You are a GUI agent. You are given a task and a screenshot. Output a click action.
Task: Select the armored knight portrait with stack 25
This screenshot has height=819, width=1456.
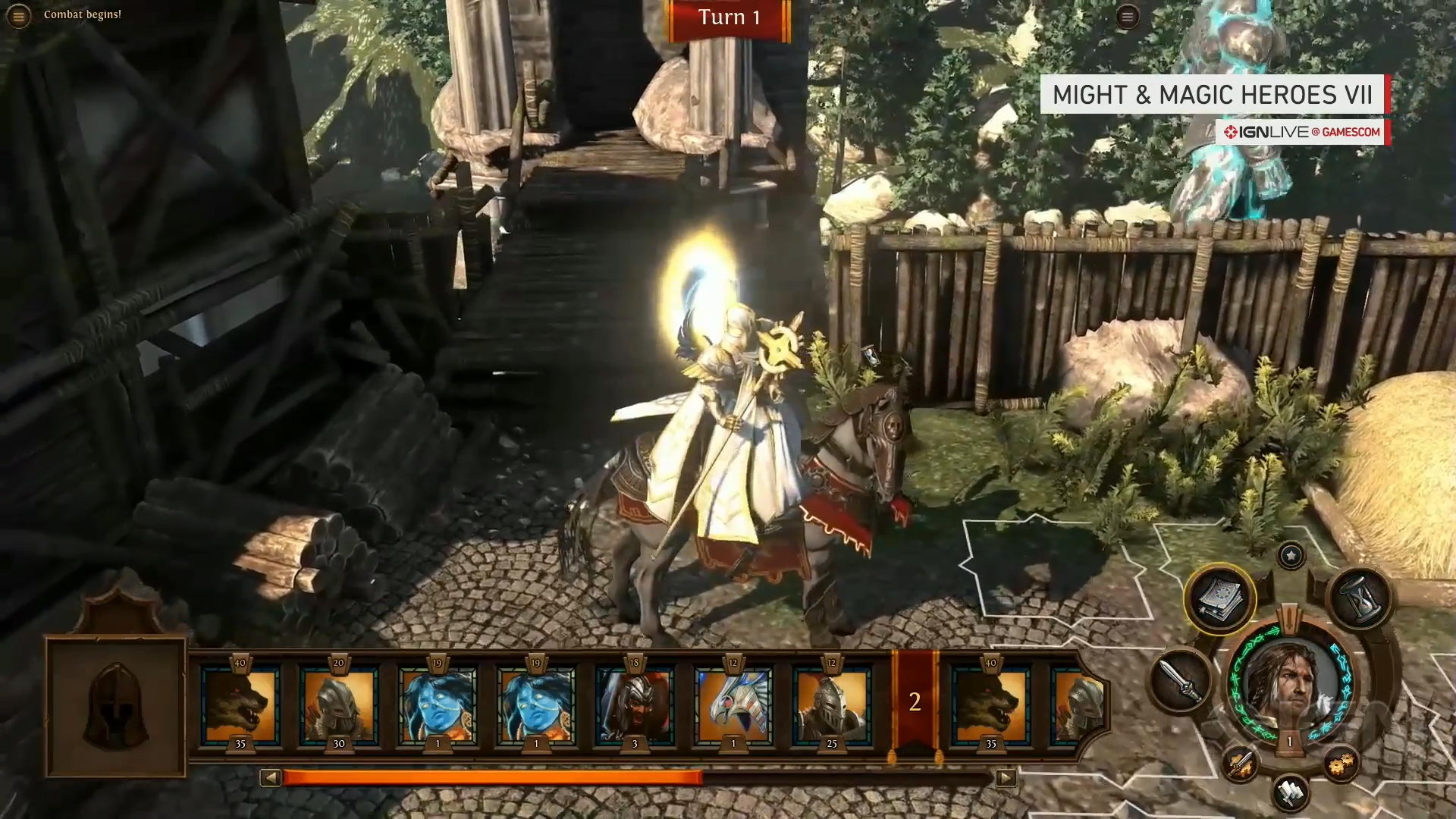point(832,705)
